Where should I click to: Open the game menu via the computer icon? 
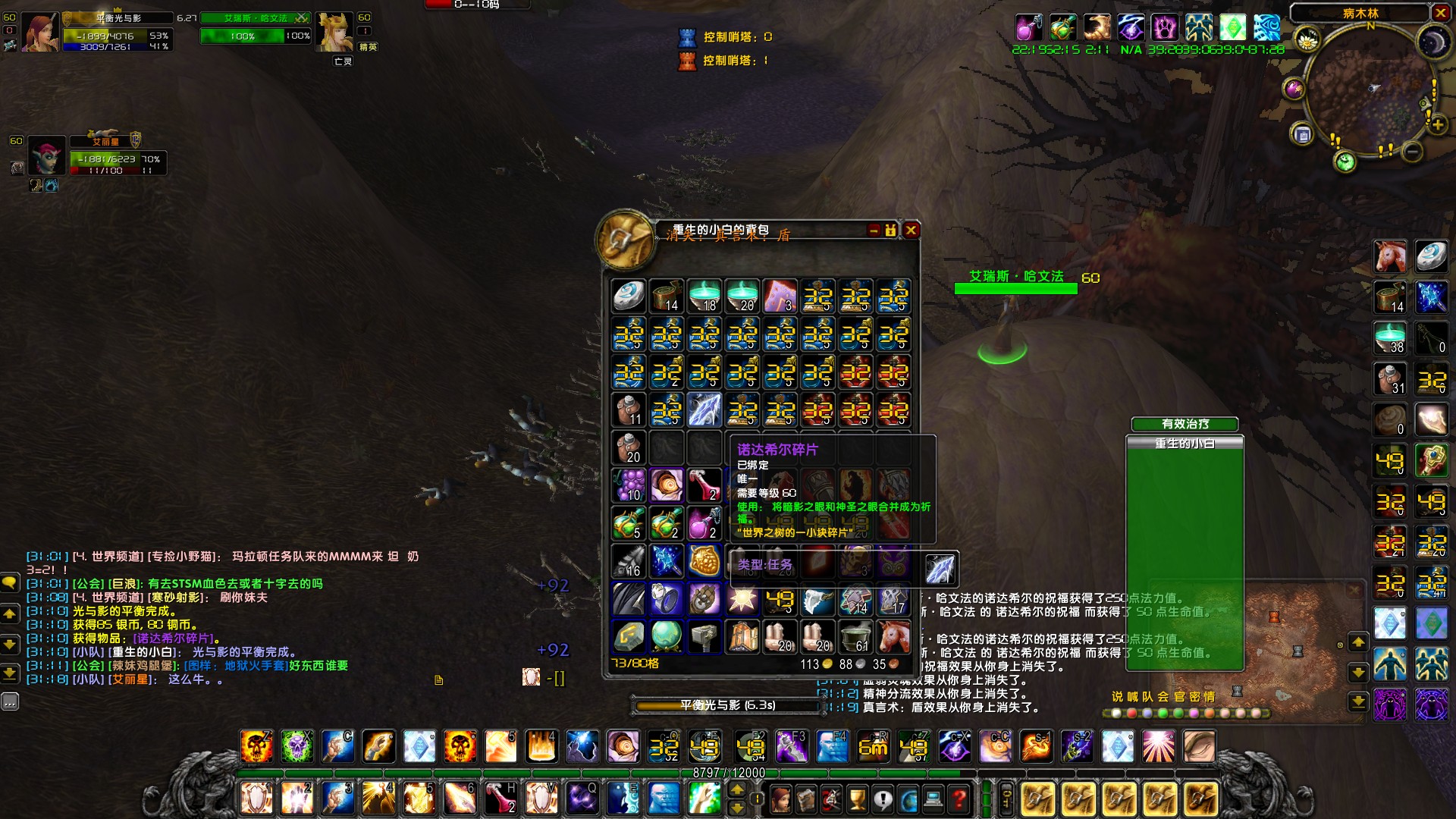click(934, 798)
